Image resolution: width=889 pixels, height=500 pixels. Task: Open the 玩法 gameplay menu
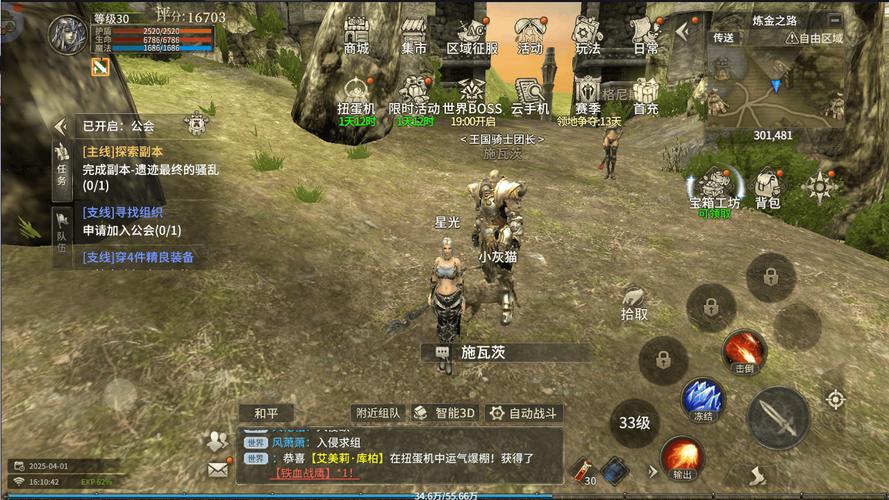tap(588, 35)
